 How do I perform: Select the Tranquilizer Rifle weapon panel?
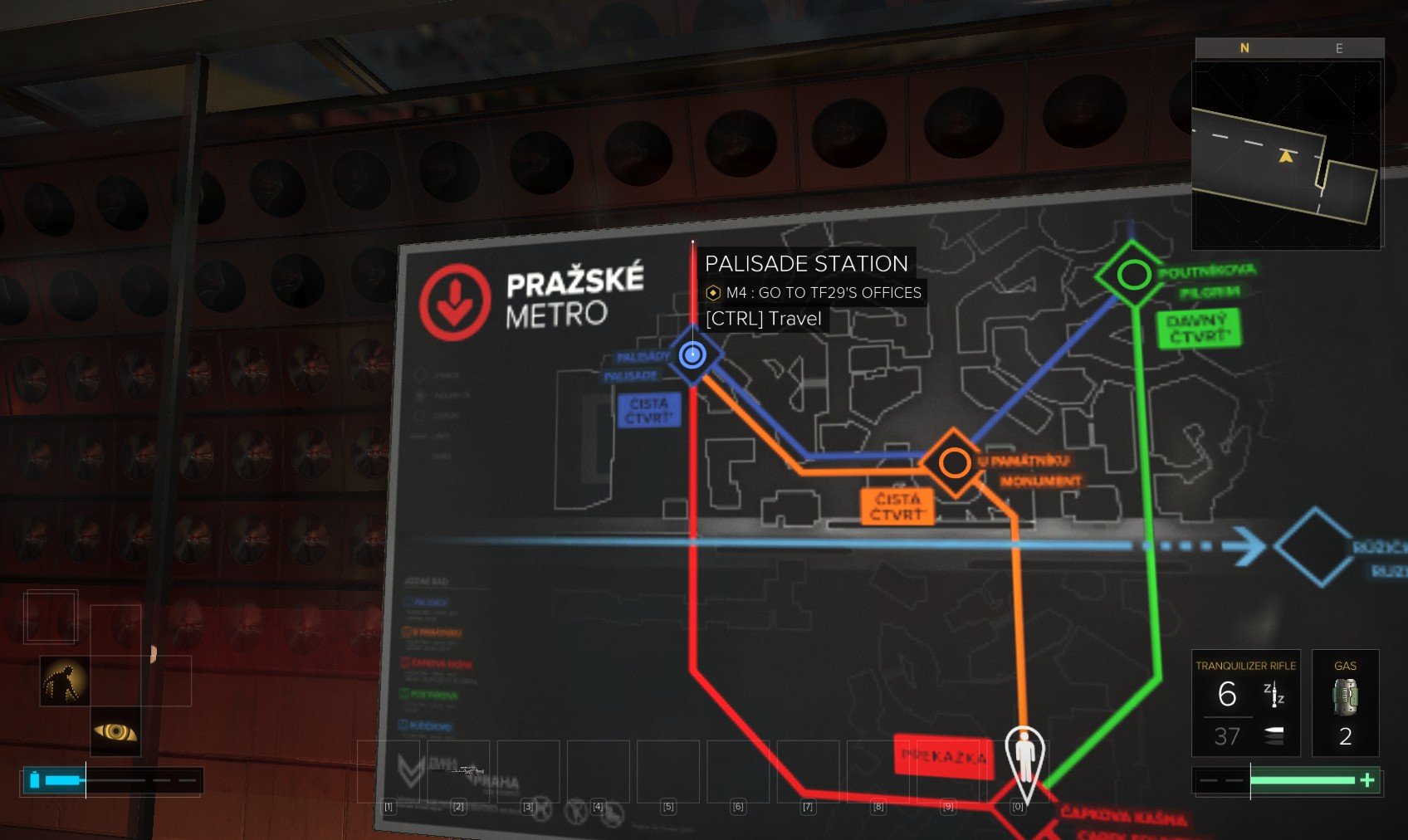(1244, 703)
